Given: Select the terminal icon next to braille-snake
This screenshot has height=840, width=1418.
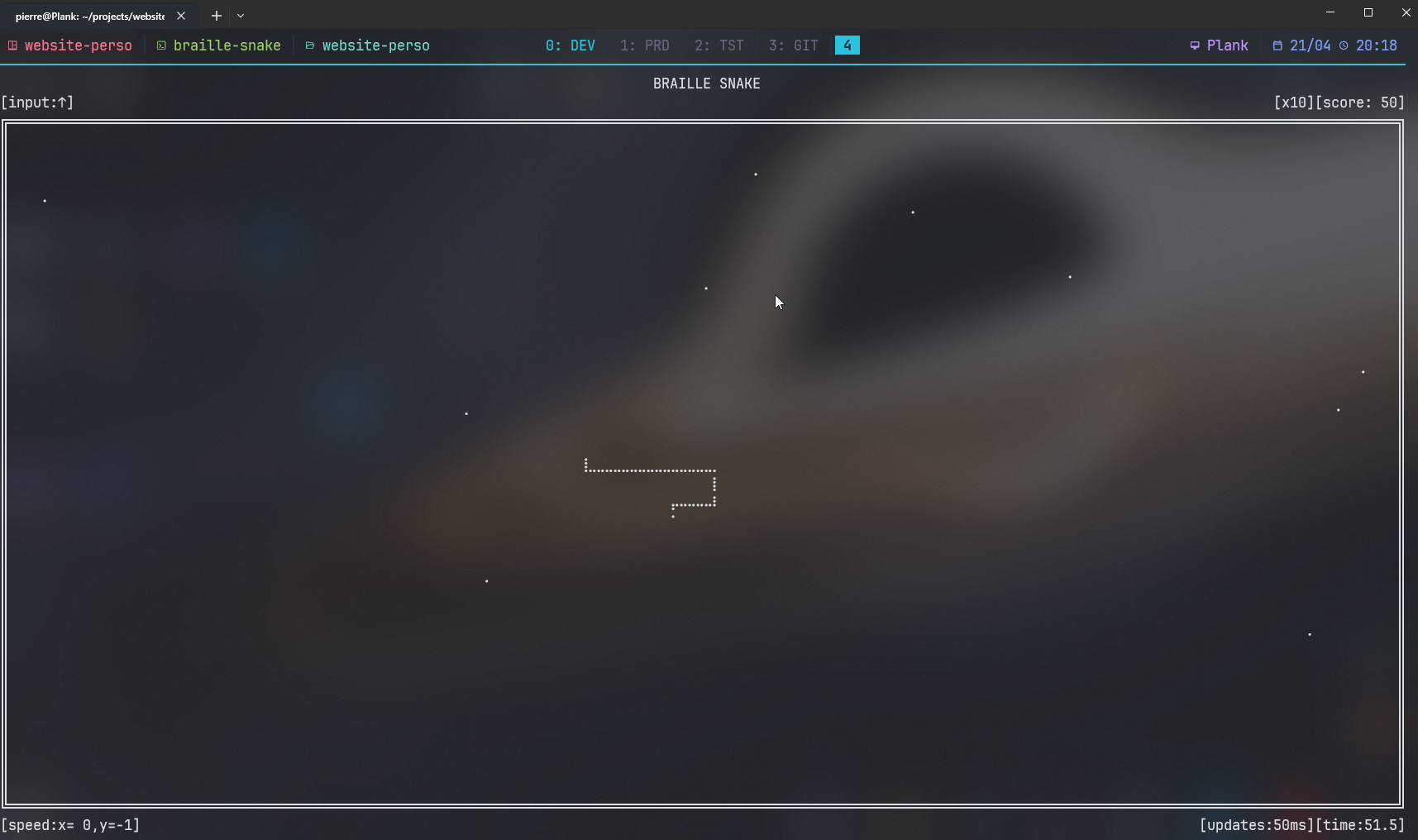Looking at the screenshot, I should tap(161, 45).
